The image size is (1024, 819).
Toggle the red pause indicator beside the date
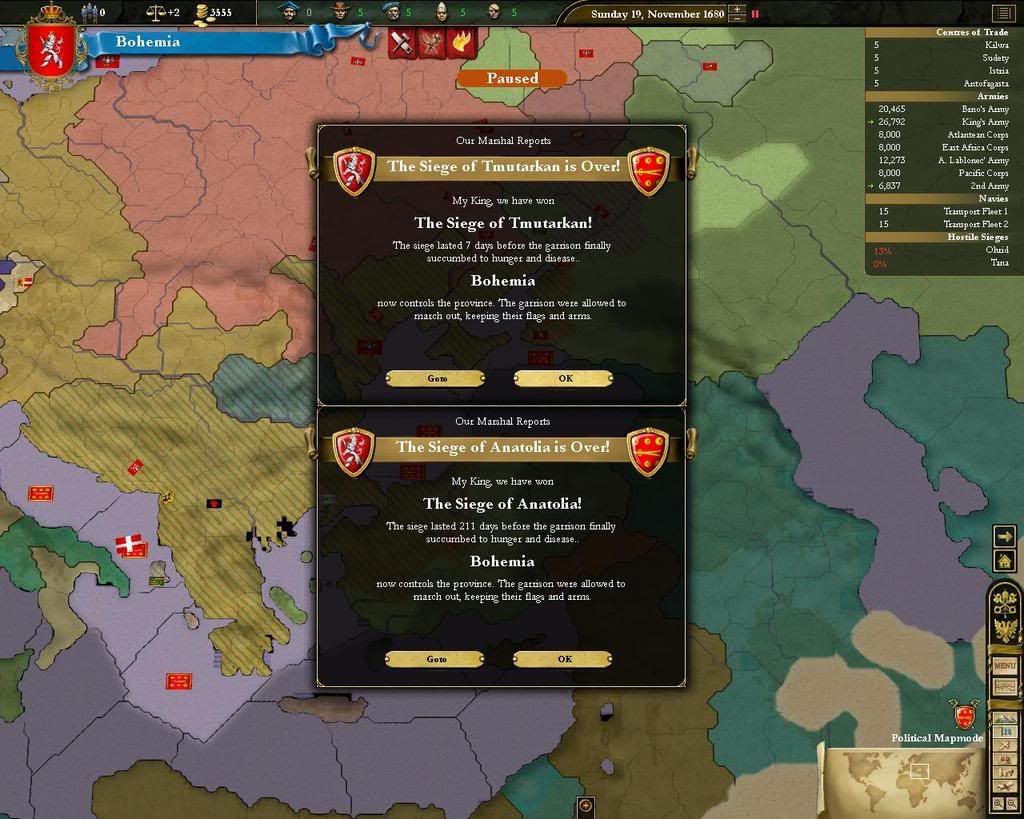[755, 14]
